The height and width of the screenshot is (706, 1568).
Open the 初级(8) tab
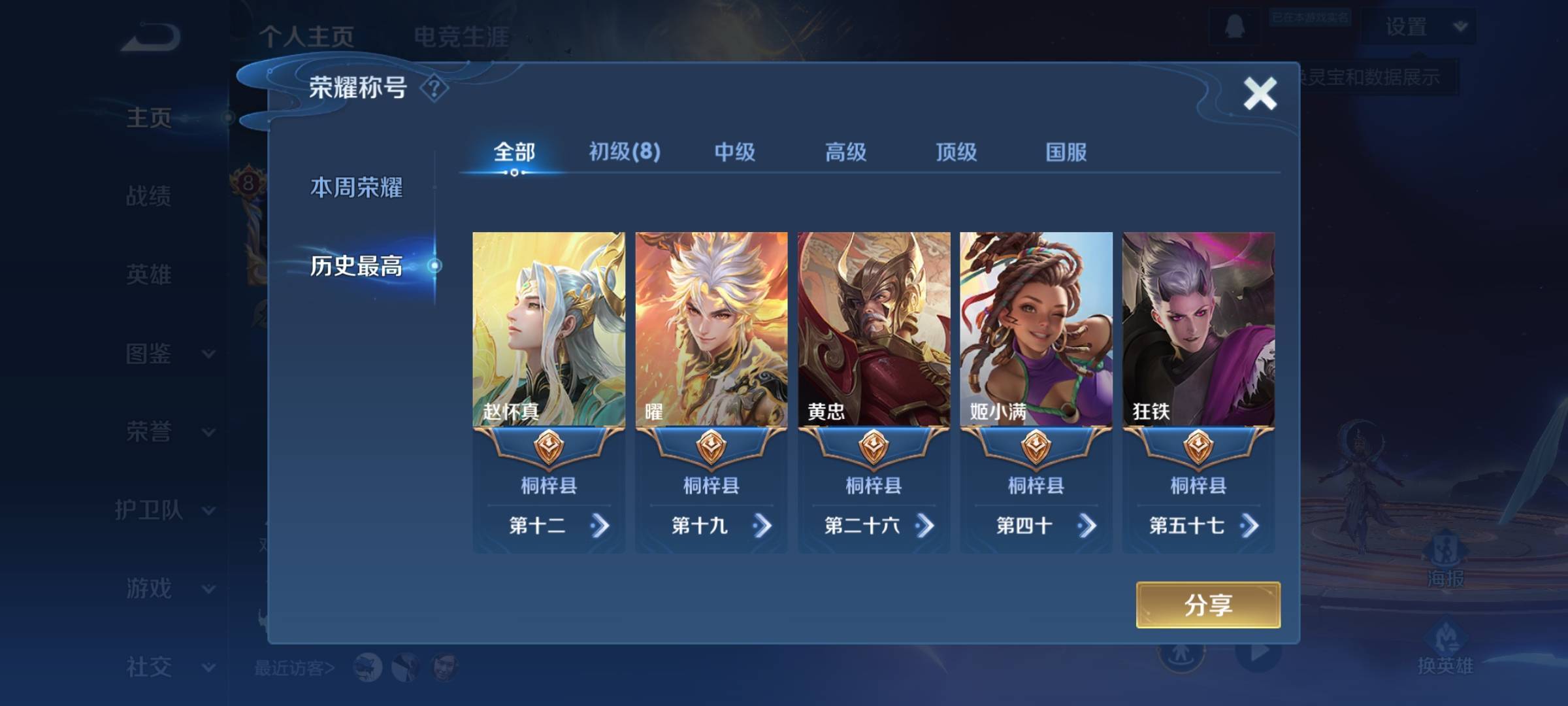(625, 152)
